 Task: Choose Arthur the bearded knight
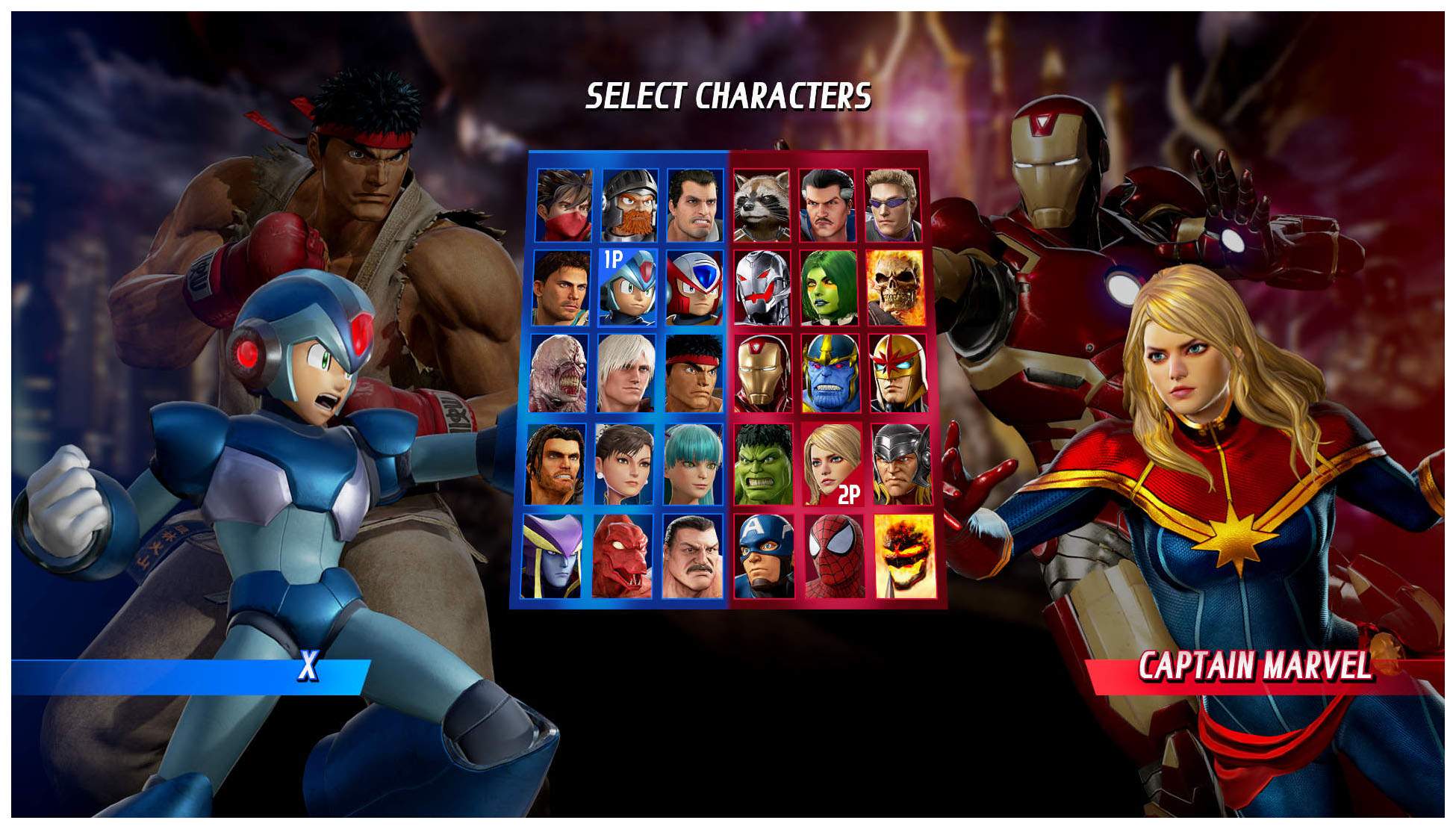pos(629,205)
